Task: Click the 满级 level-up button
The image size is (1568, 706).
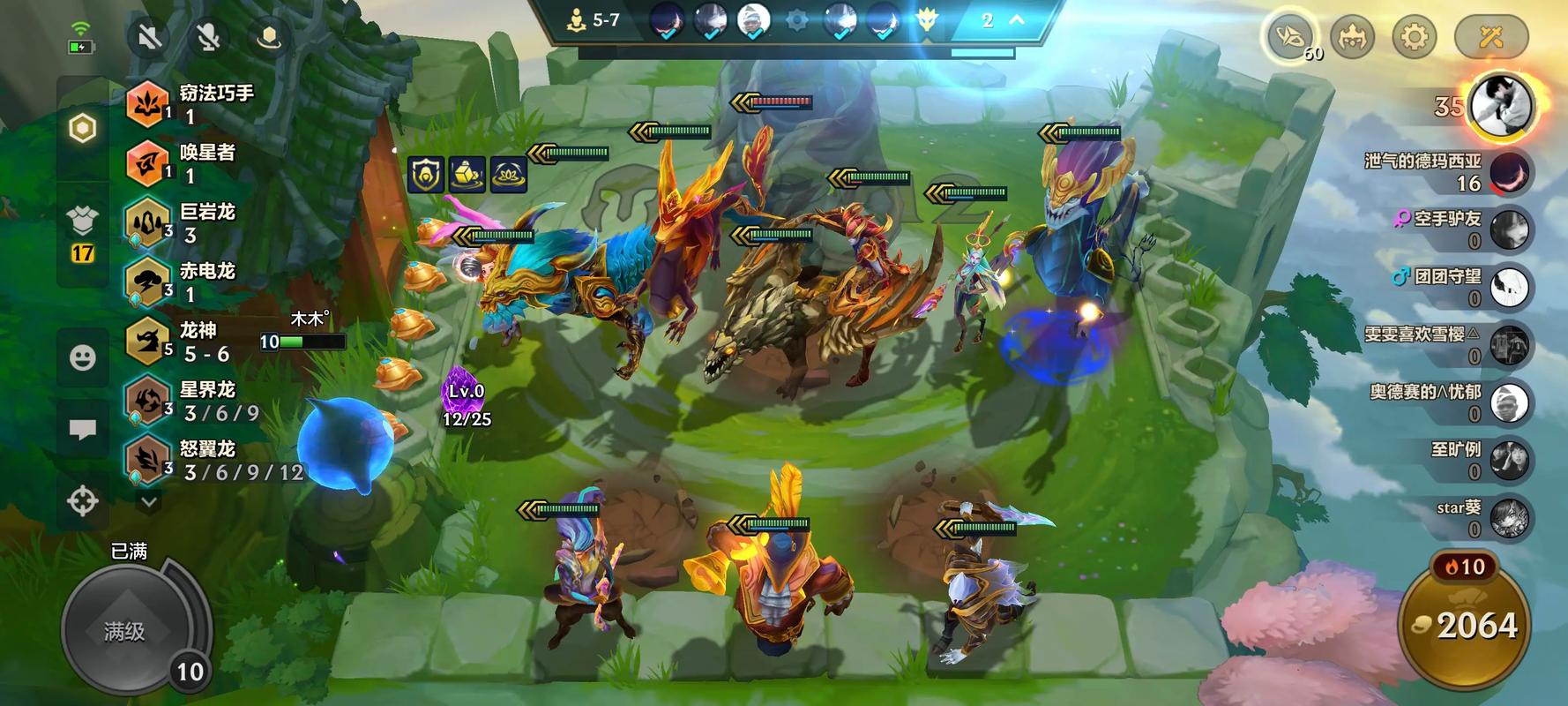Action: coord(125,630)
